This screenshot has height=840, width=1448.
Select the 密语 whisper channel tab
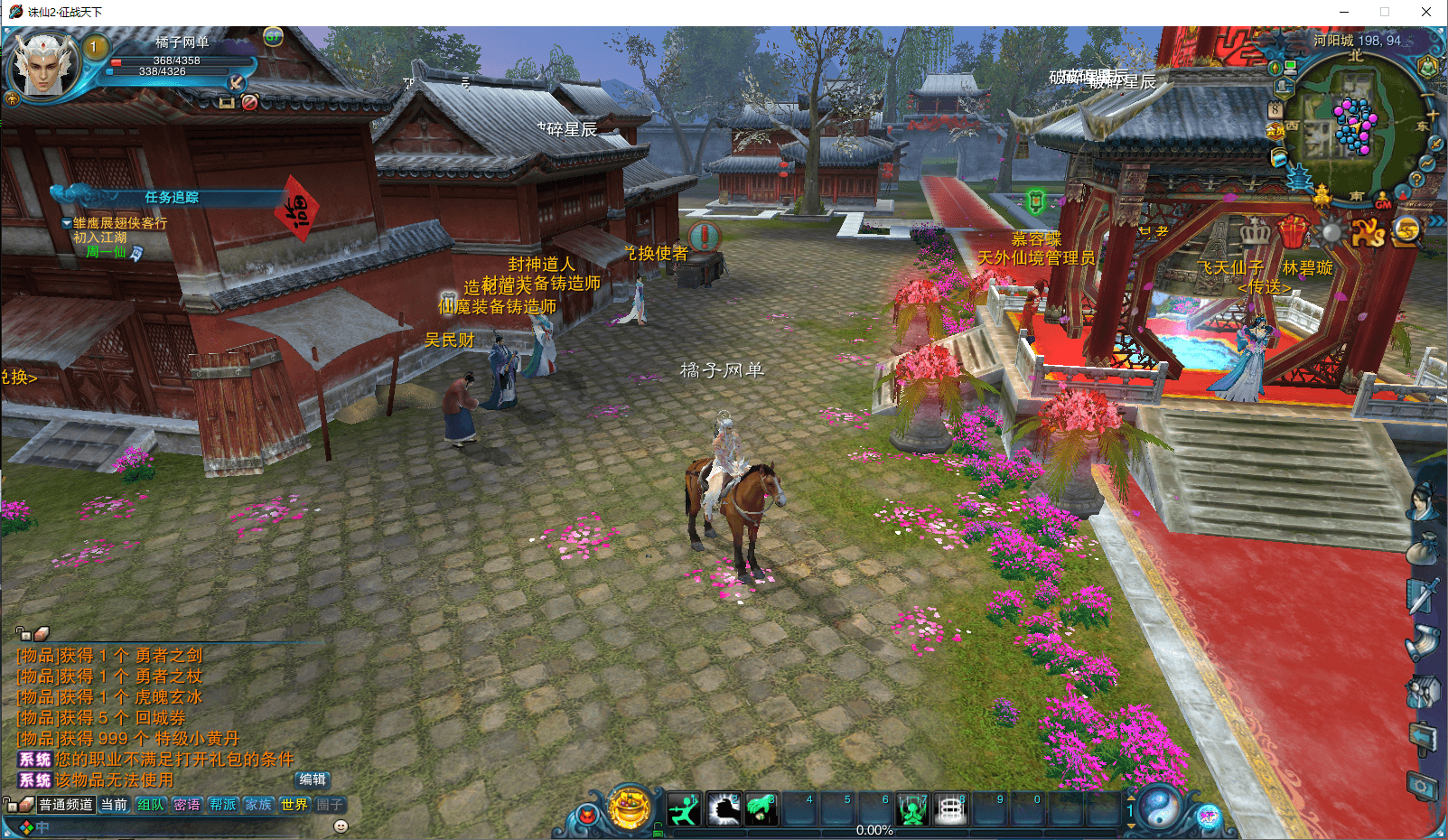coord(187,805)
